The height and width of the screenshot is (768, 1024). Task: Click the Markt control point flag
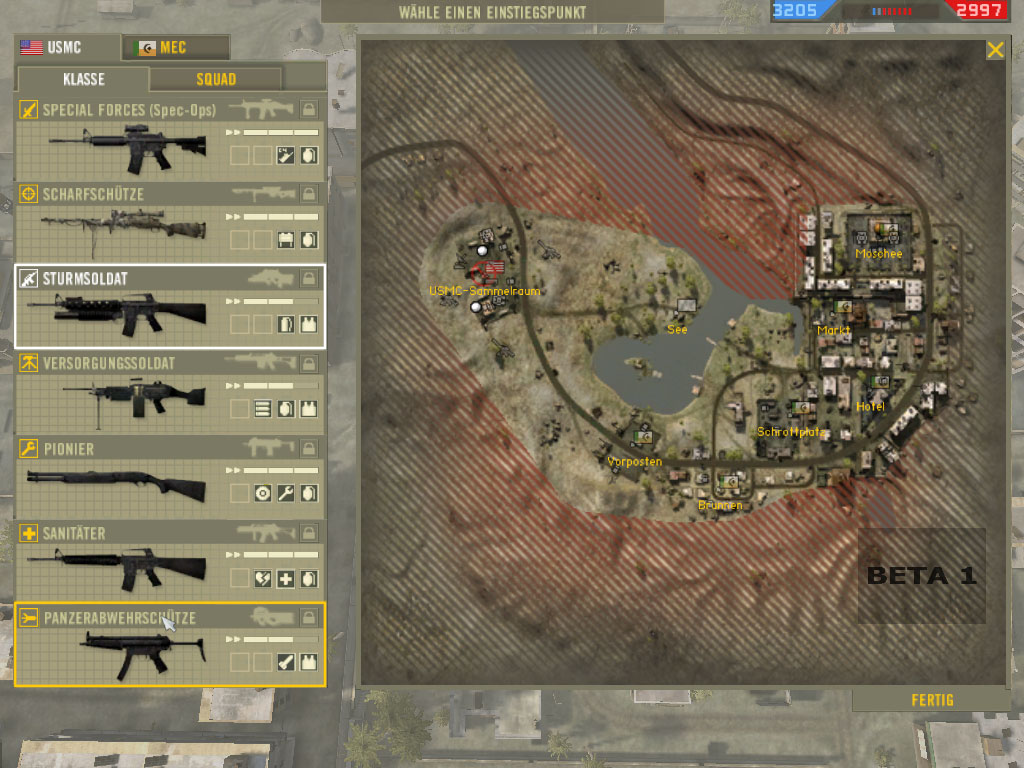tap(842, 308)
